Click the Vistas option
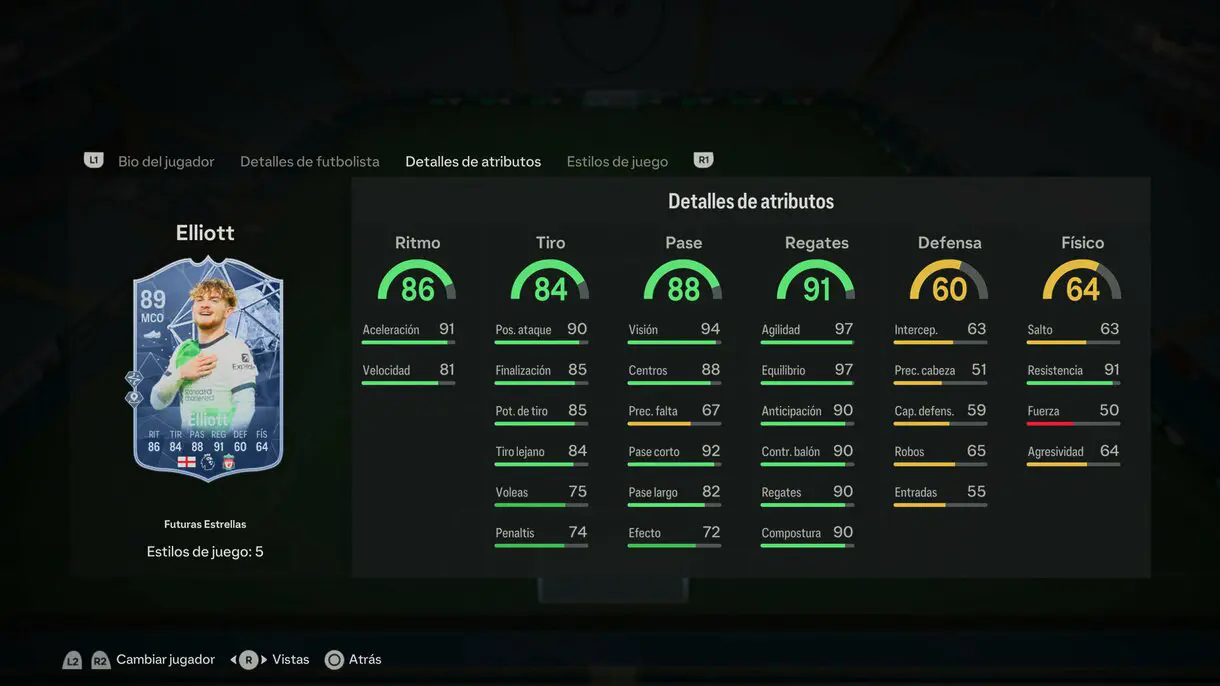Screen dimensions: 1220x686 (290, 660)
